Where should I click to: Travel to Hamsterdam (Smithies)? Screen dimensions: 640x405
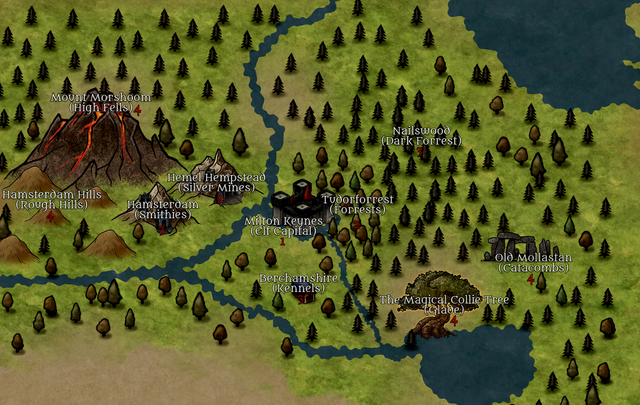pyautogui.click(x=163, y=208)
